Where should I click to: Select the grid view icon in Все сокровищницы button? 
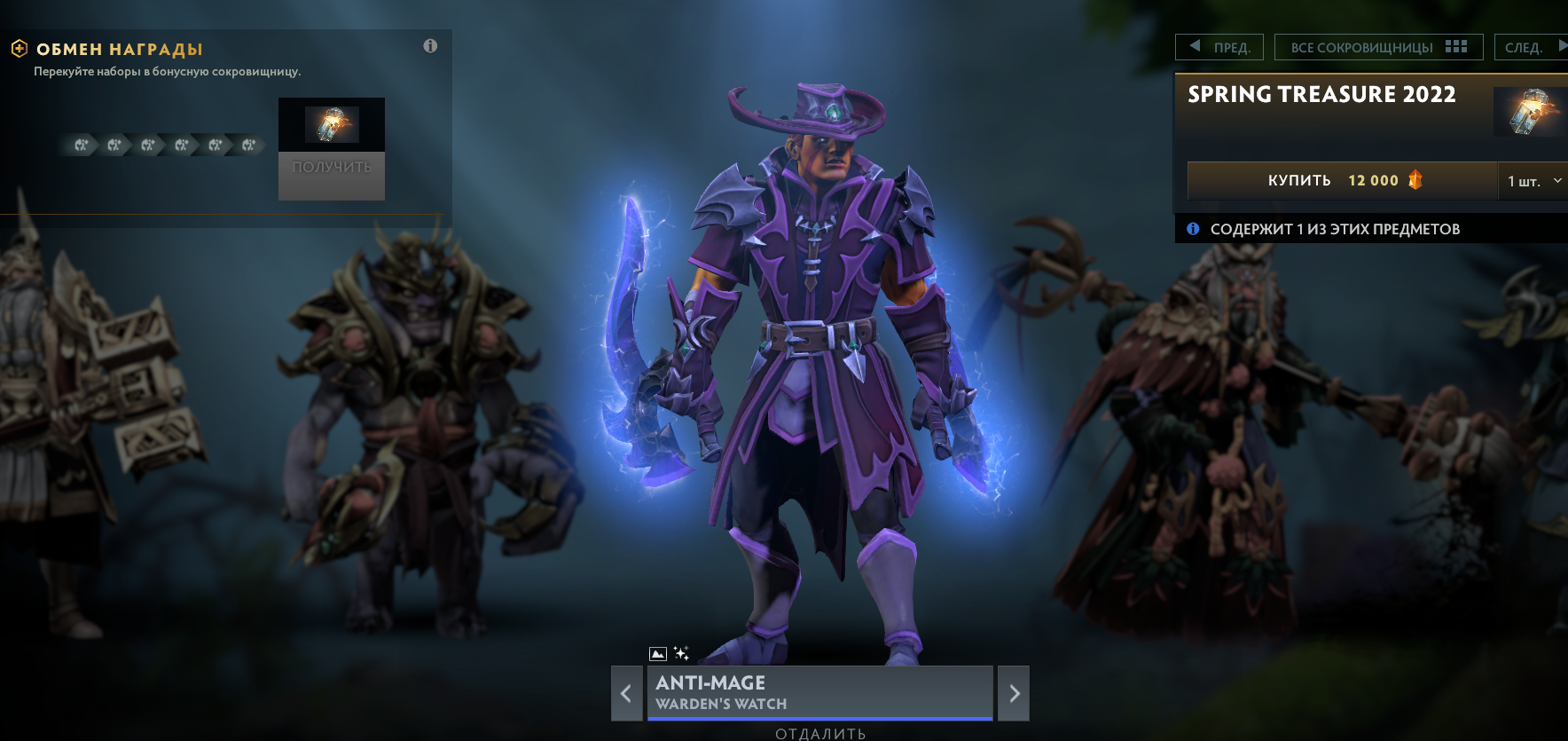point(1457,47)
